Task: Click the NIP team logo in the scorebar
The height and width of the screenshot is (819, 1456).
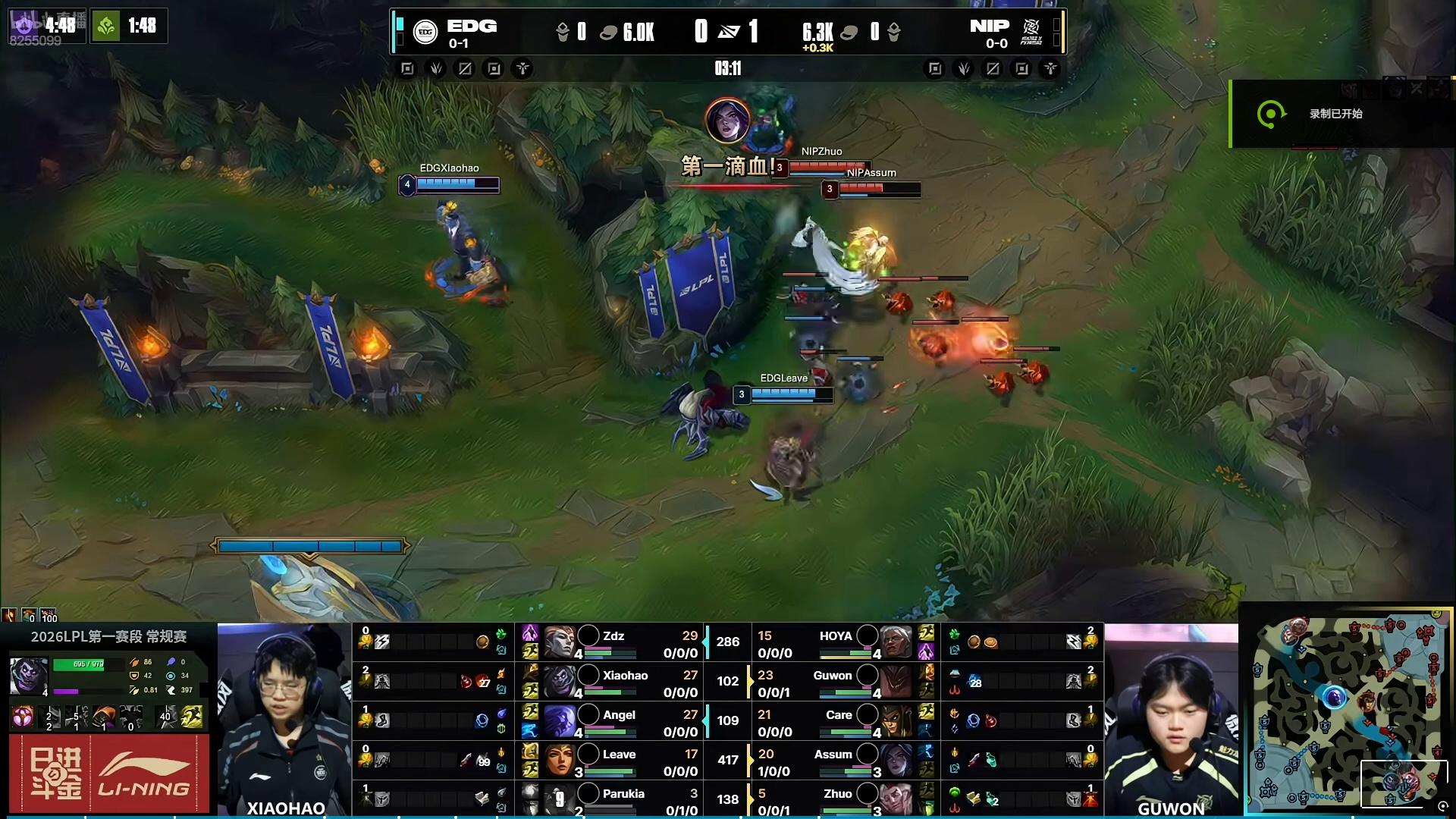Action: coord(1031,32)
